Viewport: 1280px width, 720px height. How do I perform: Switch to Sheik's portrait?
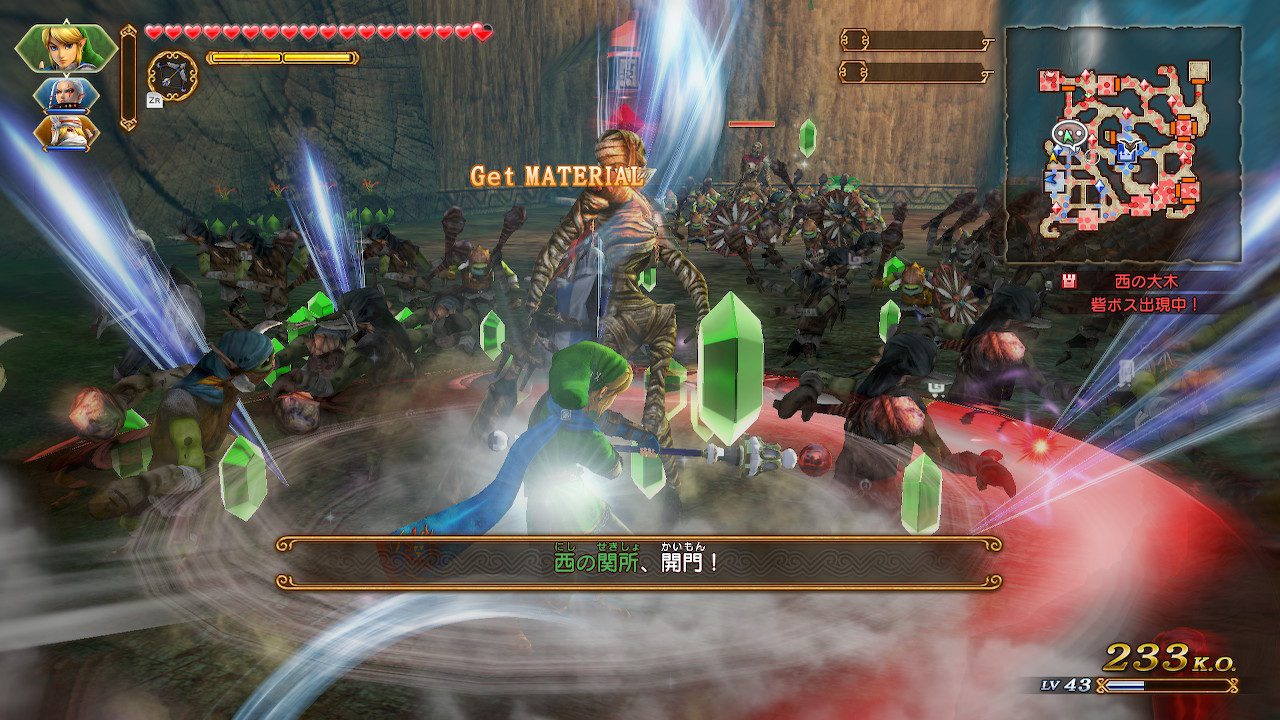(x=66, y=132)
